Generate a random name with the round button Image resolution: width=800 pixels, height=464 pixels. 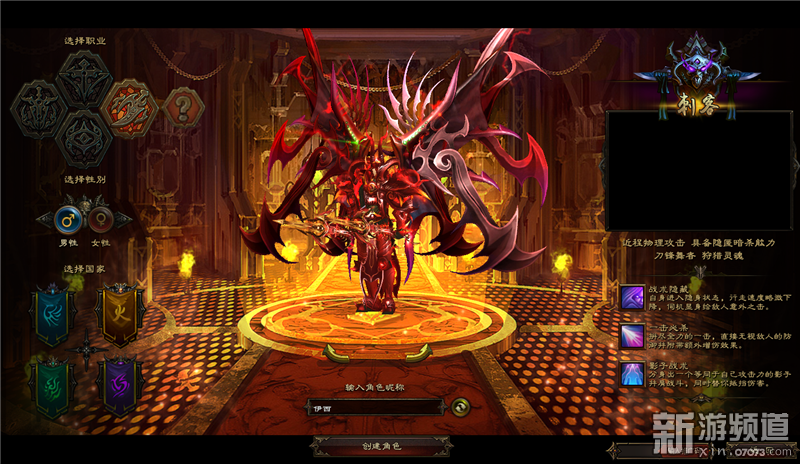tap(459, 406)
